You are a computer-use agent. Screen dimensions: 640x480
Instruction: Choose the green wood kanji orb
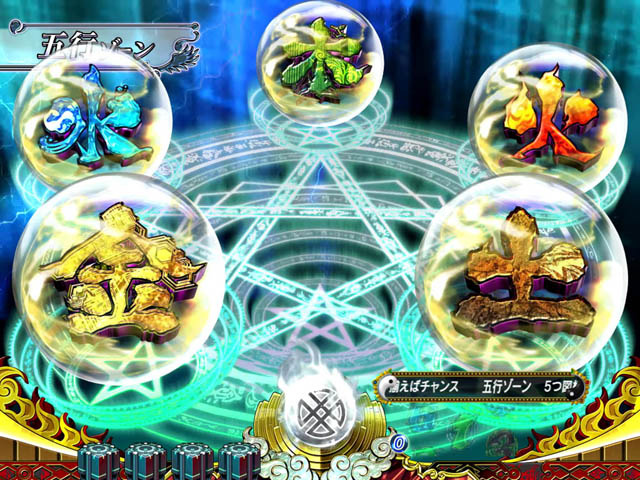pyautogui.click(x=316, y=62)
